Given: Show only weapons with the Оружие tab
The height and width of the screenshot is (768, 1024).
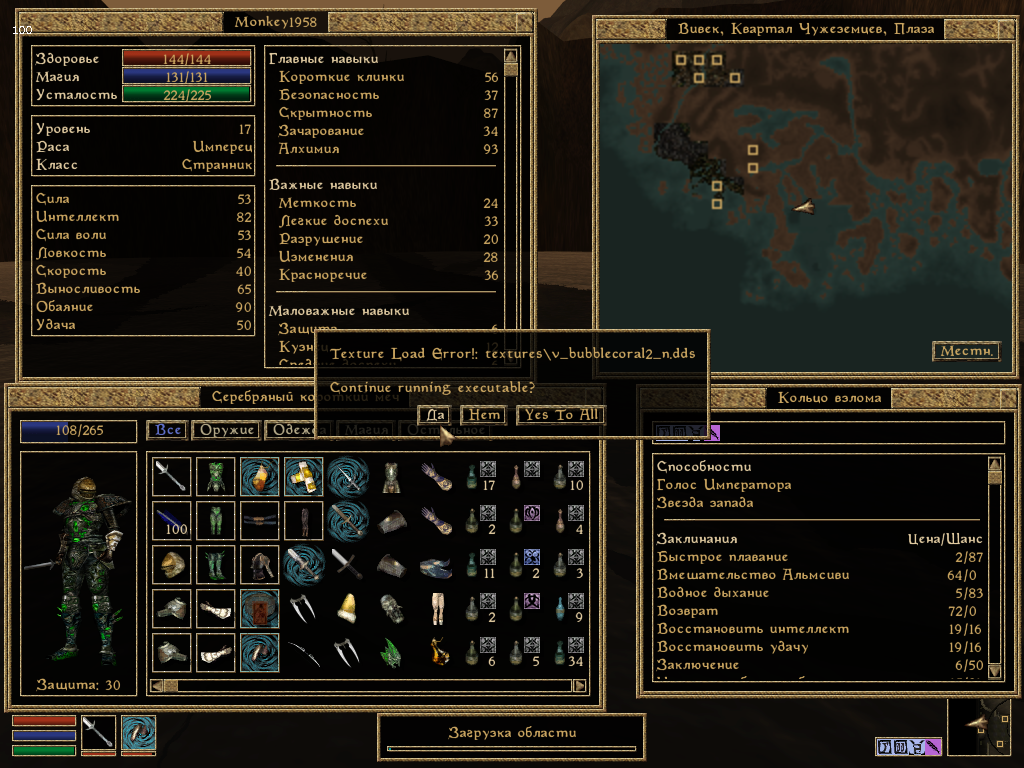Looking at the screenshot, I should 225,430.
